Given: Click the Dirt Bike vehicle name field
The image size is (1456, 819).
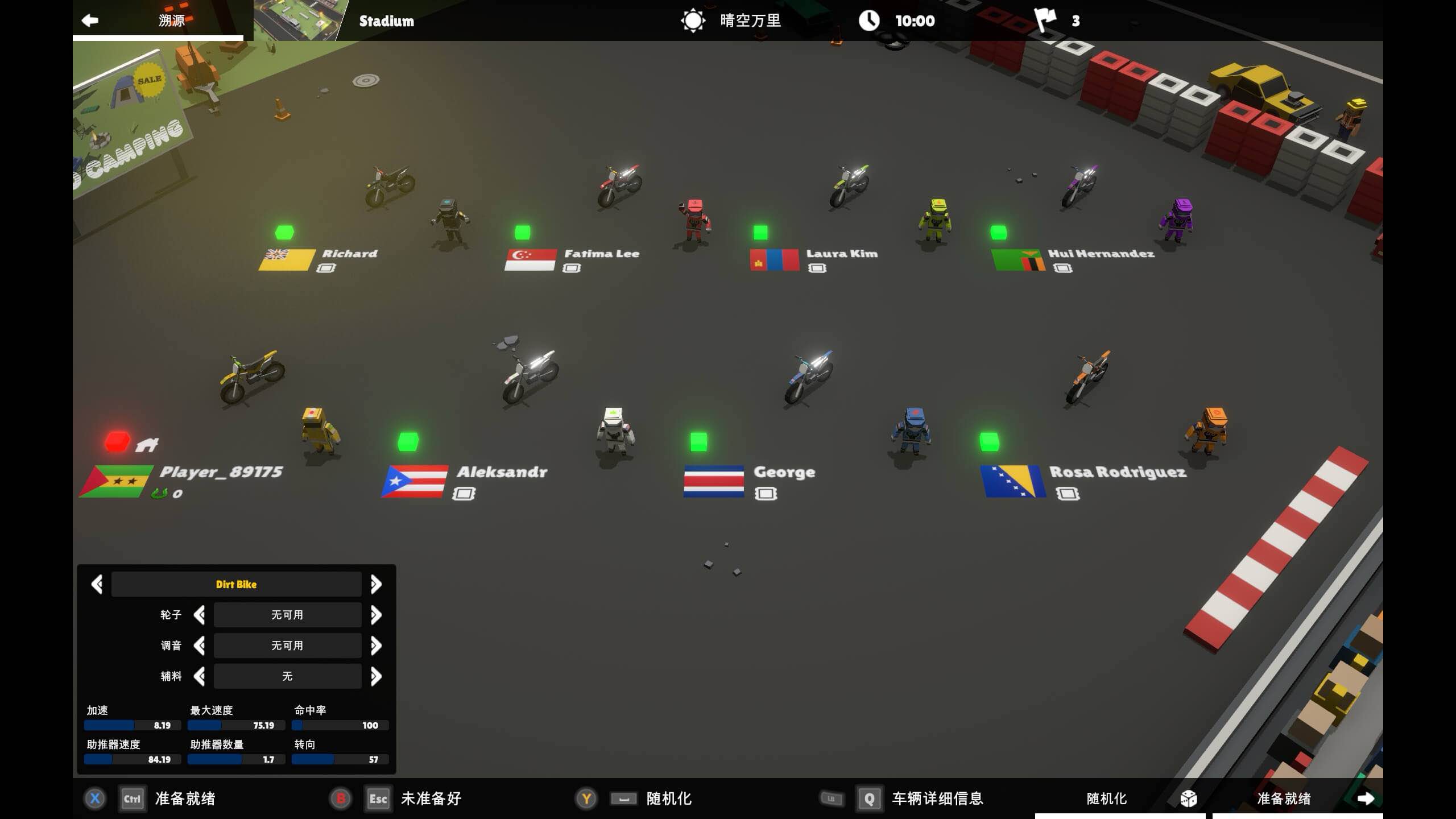Looking at the screenshot, I should (x=236, y=584).
